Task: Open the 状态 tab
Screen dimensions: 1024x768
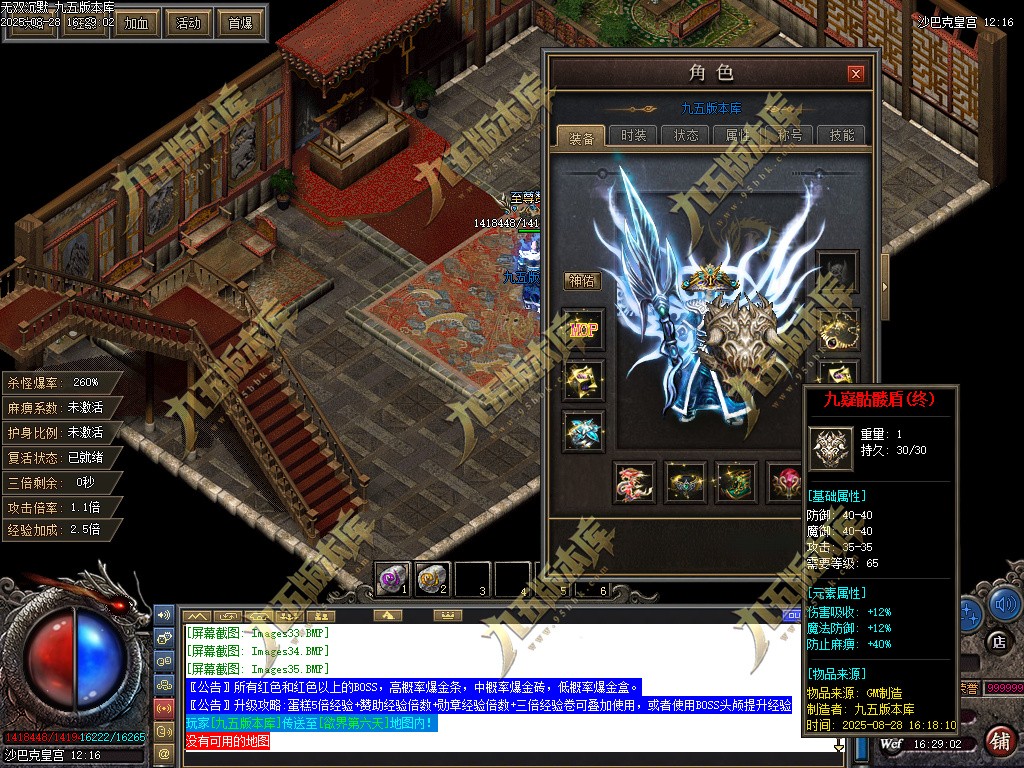Action: click(686, 136)
